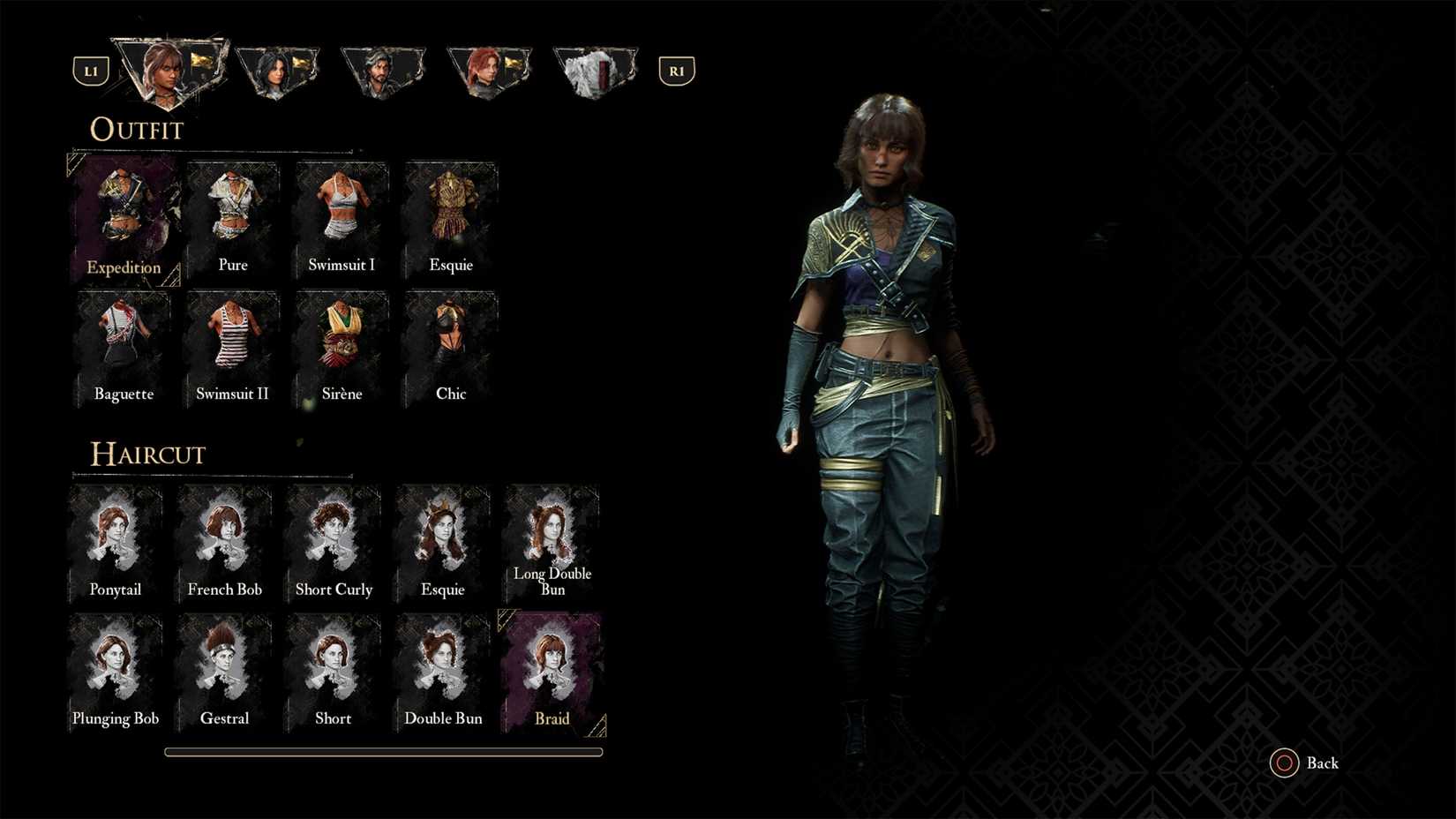1456x819 pixels.
Task: Equip the Sirène outfit
Action: click(341, 349)
